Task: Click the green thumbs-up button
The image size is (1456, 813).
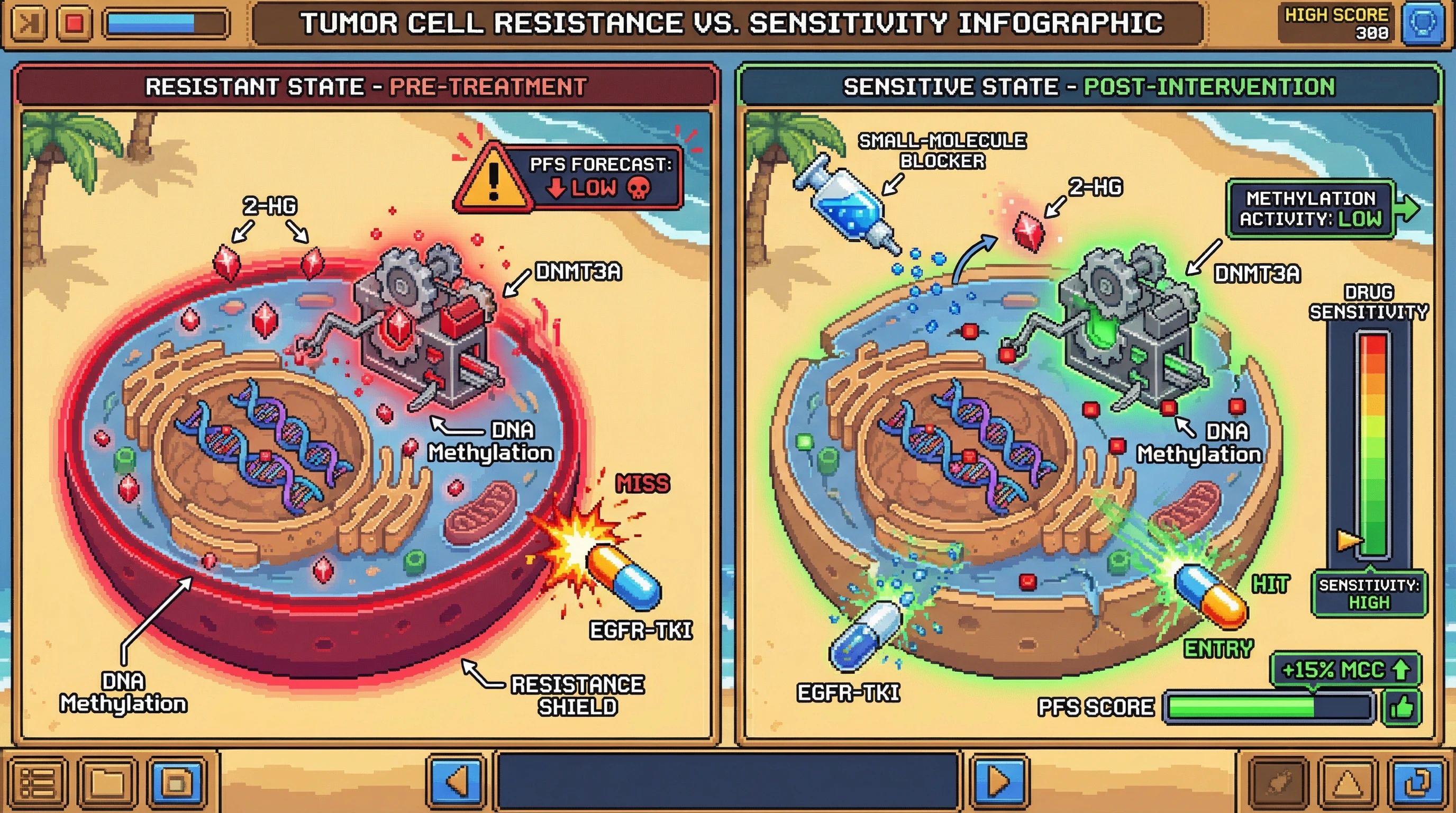Action: click(x=1402, y=707)
